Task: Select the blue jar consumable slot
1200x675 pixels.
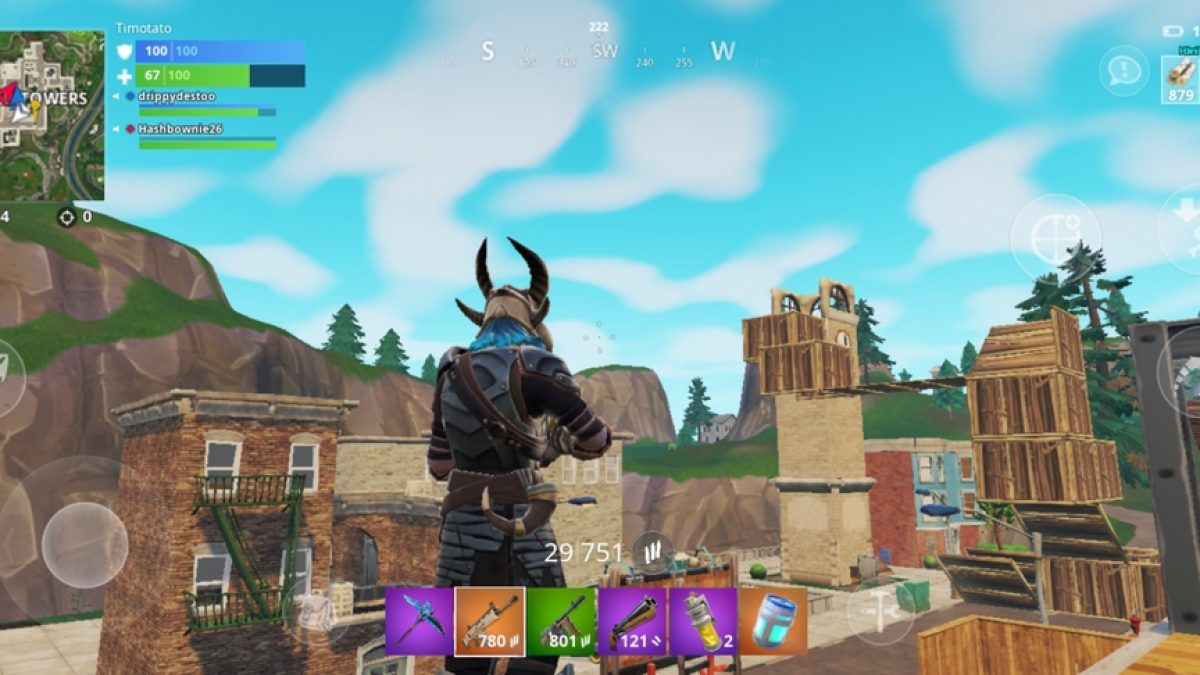Action: [773, 621]
